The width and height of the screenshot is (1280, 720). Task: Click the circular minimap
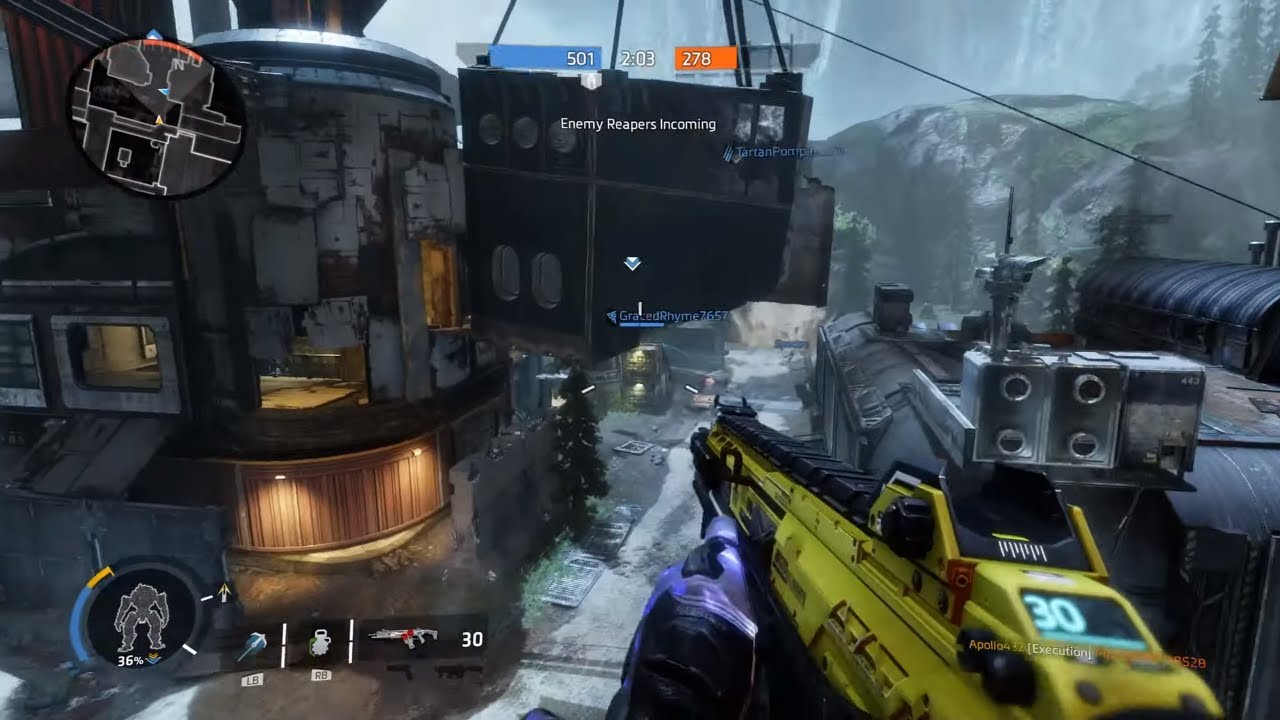(x=155, y=117)
